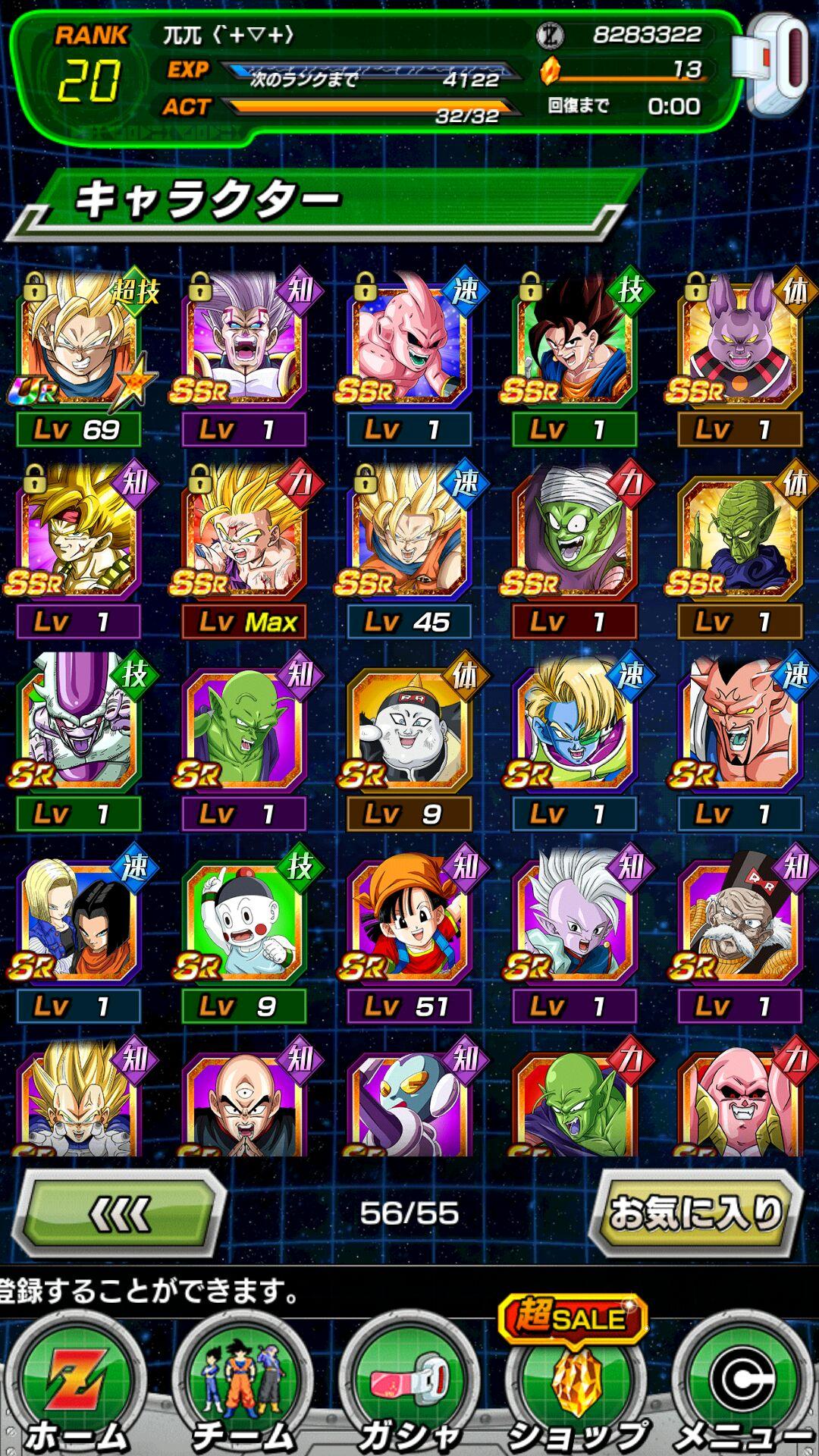
Task: Open the お気に入り favorites button
Action: pos(695,1213)
